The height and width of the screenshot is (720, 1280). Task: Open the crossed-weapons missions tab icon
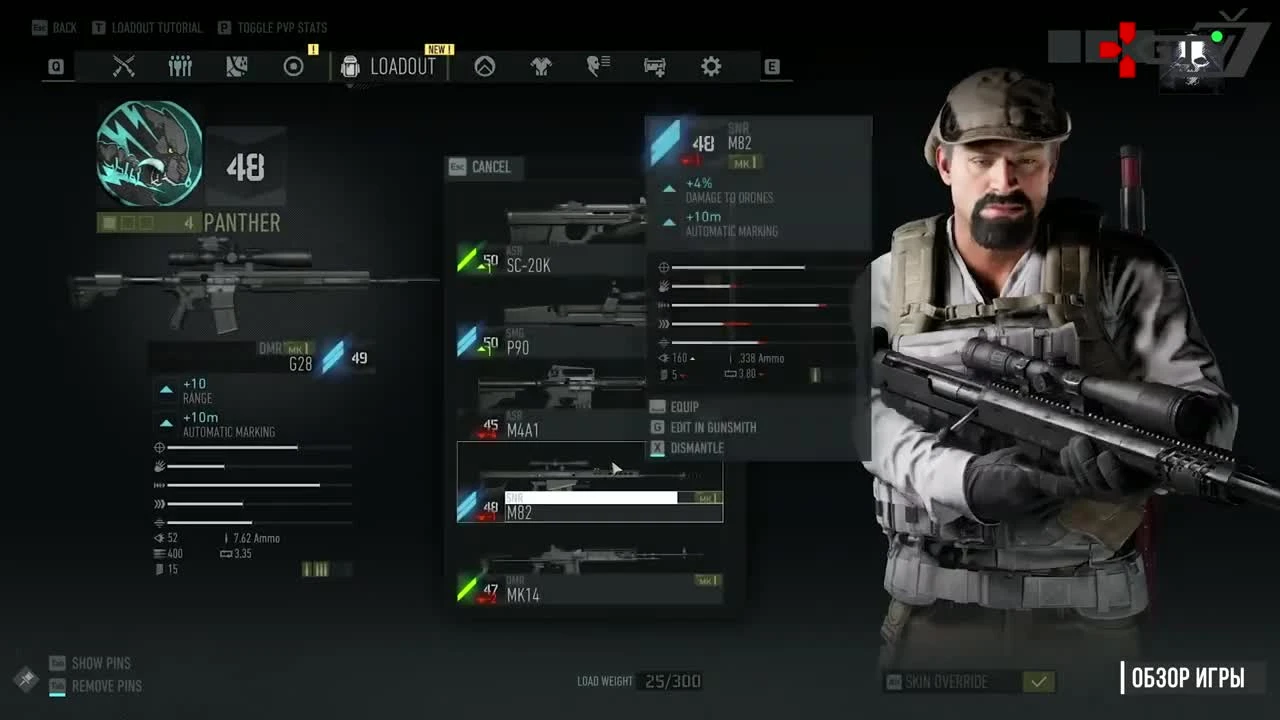pos(124,66)
